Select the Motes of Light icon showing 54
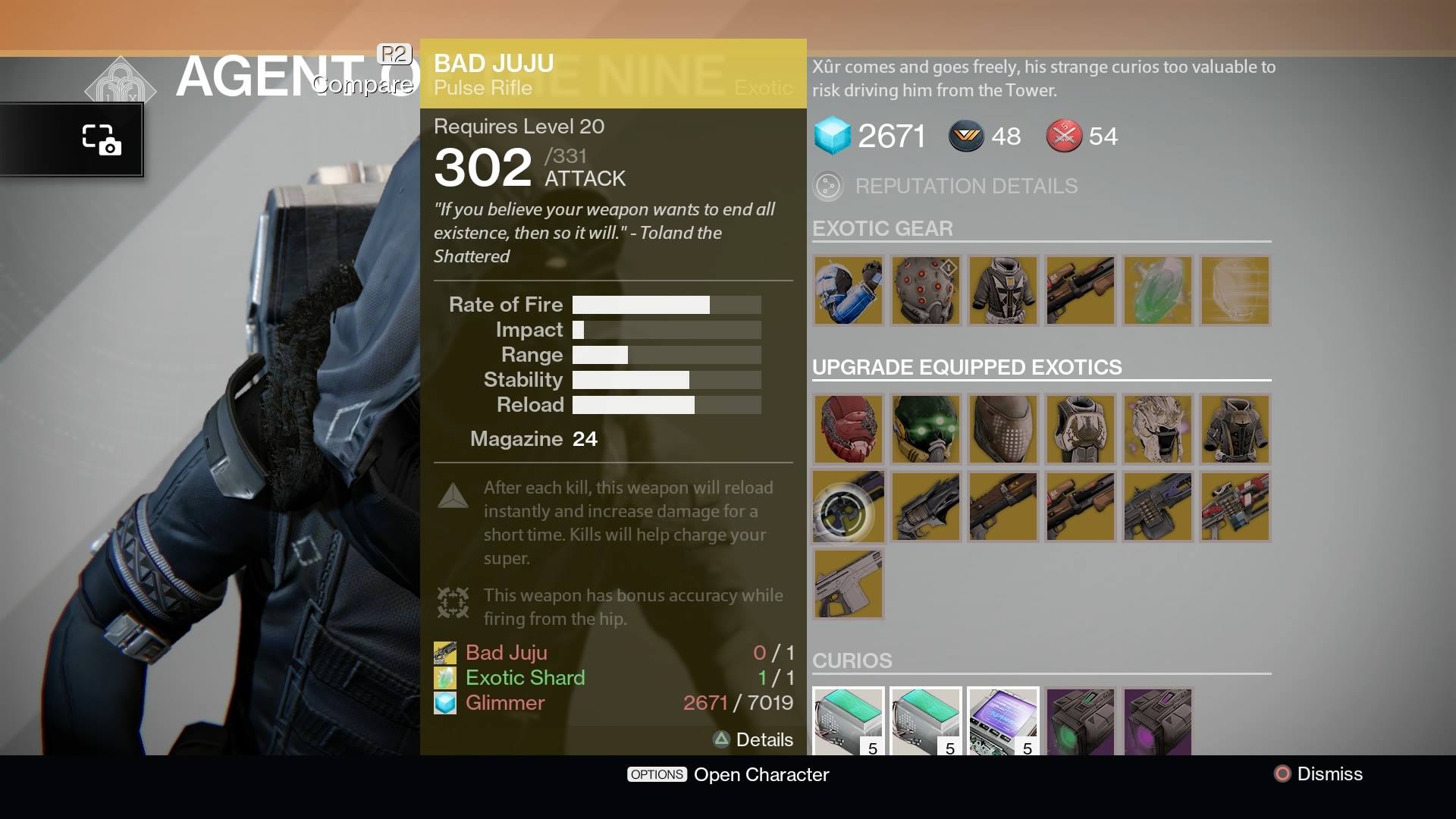 (1064, 136)
